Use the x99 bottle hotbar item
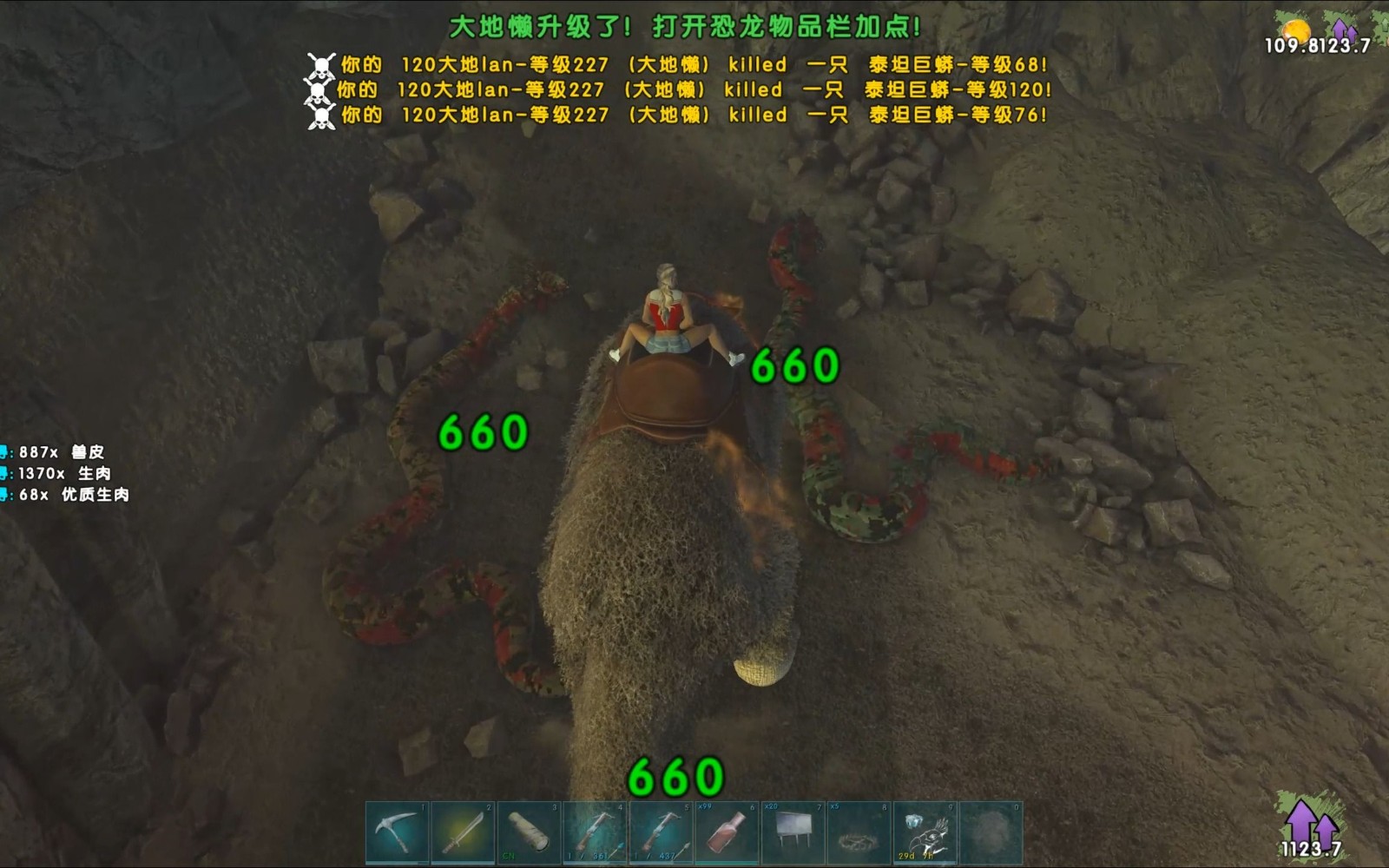Screen dimensions: 1389x868 [x=728, y=833]
